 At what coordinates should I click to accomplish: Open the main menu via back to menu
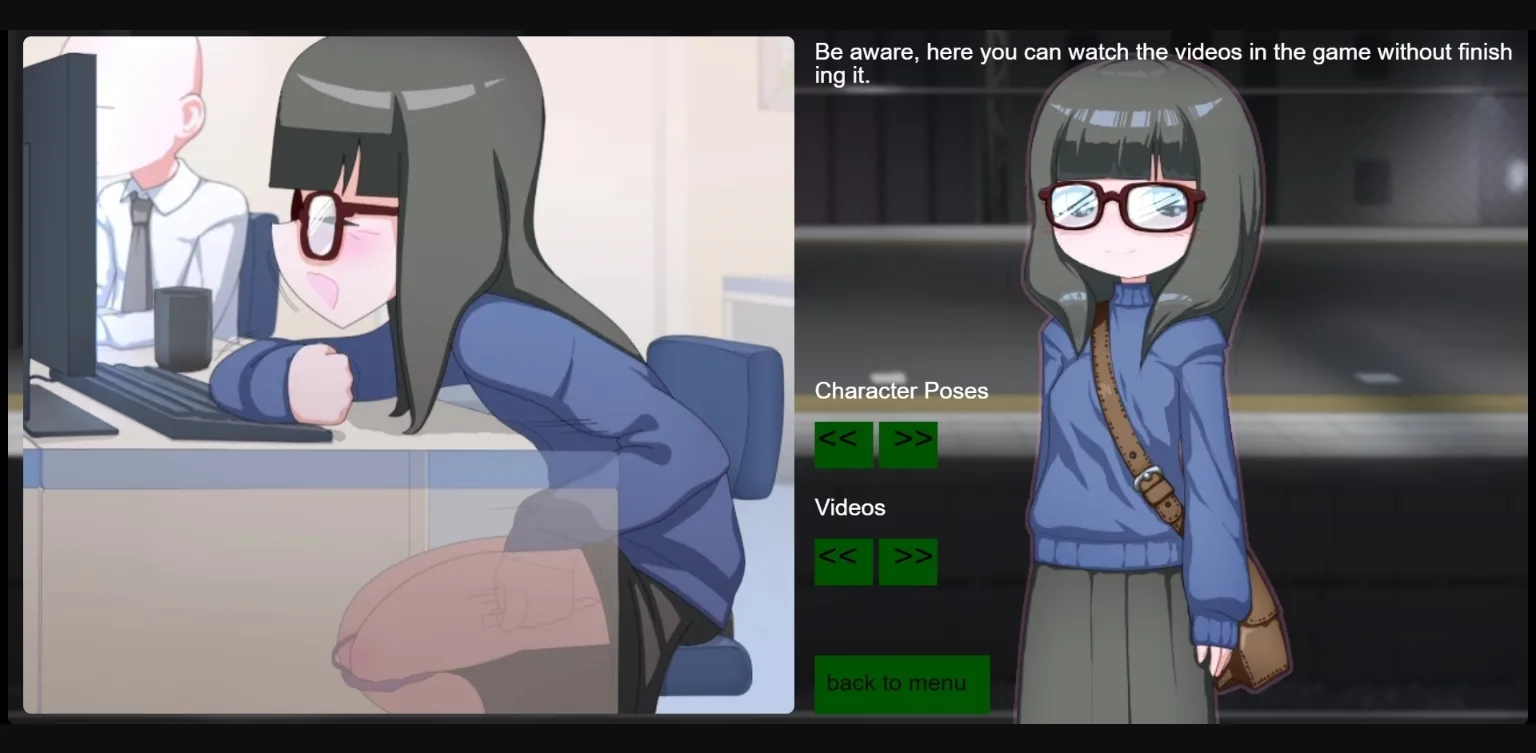(901, 683)
